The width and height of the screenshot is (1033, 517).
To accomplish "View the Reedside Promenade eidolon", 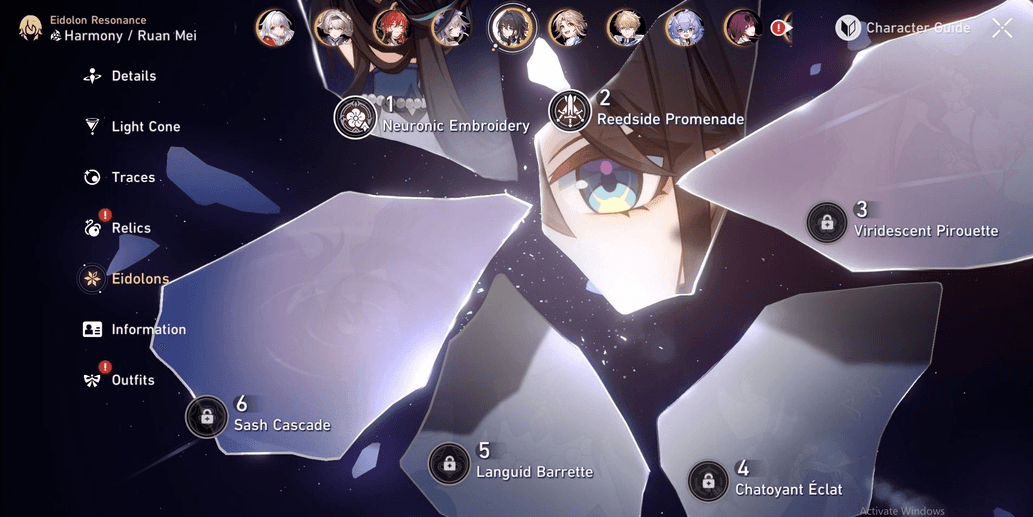I will [570, 111].
